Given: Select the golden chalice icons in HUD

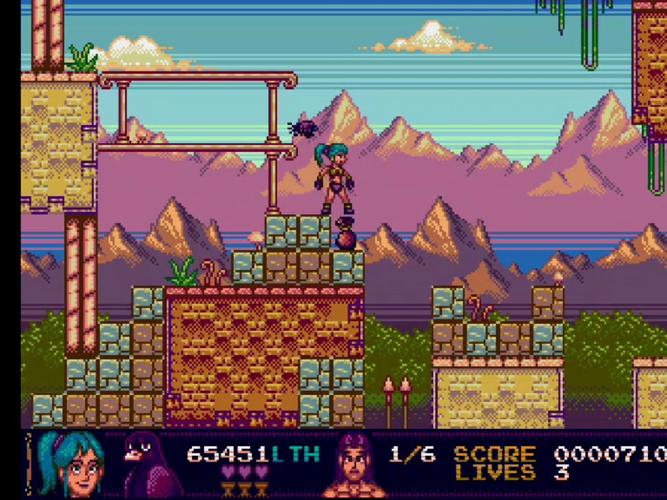Looking at the screenshot, I should pos(245,488).
